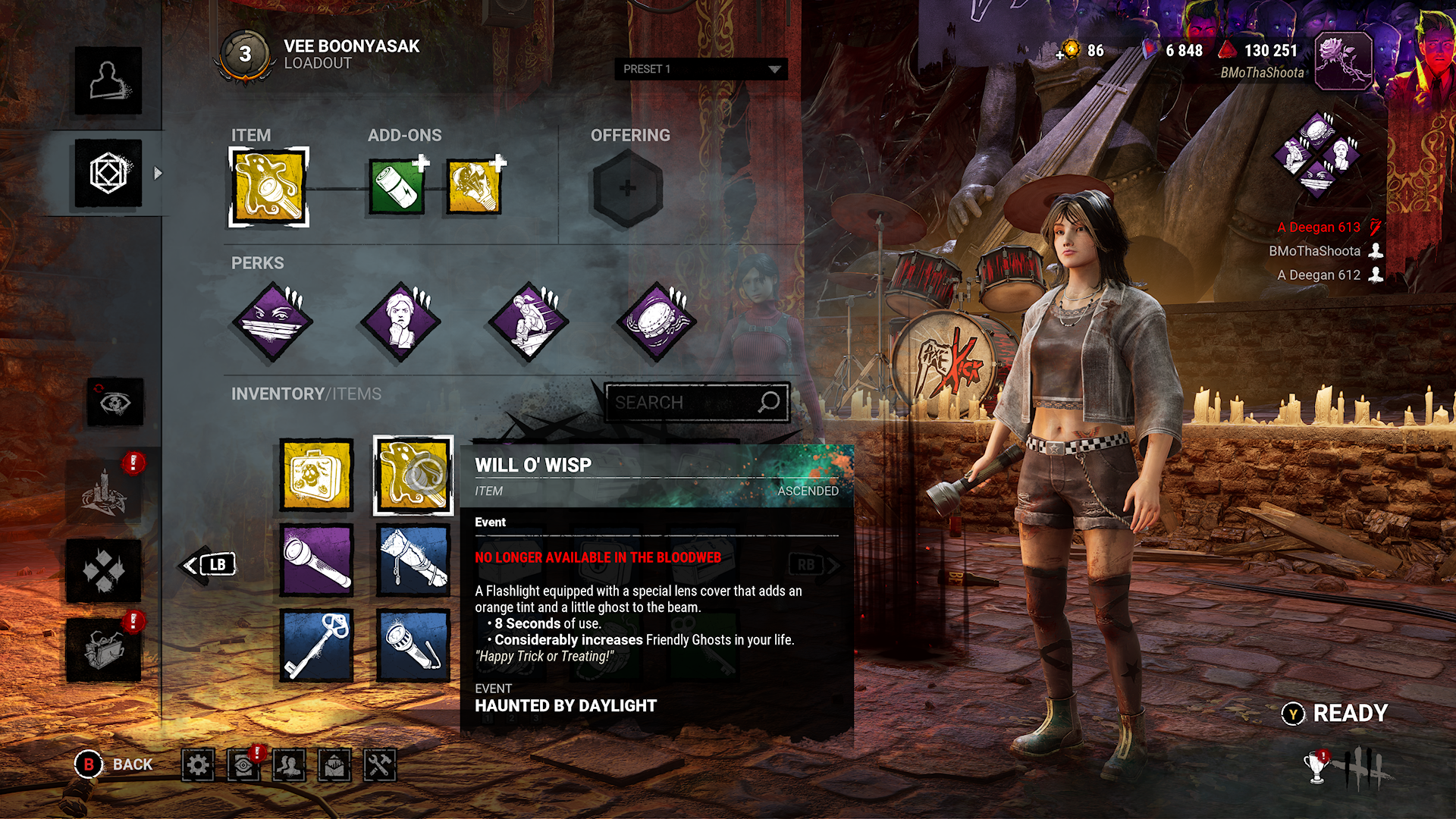Screen dimensions: 1456x819
Task: Select the thinking woman perk slot
Action: point(400,322)
